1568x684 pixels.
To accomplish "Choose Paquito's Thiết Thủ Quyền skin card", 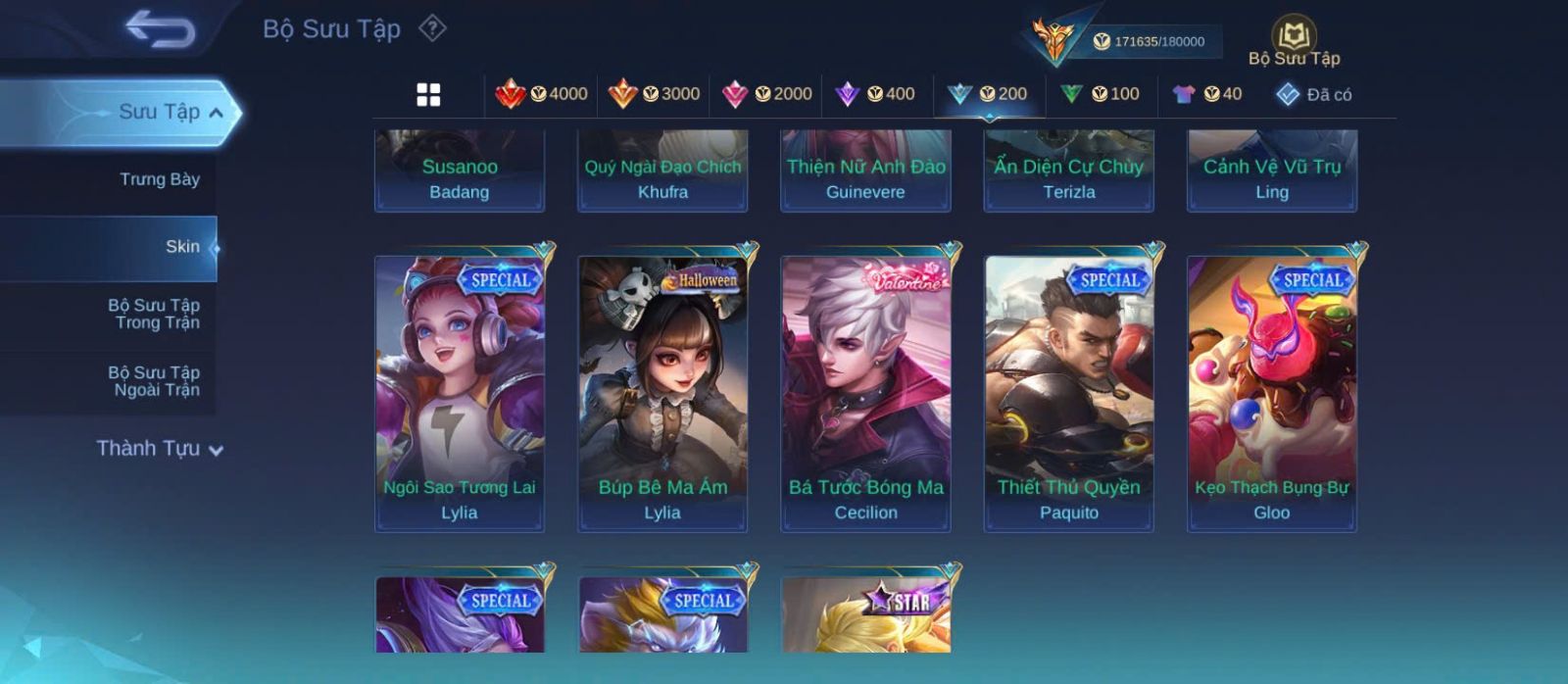I will (x=1069, y=393).
